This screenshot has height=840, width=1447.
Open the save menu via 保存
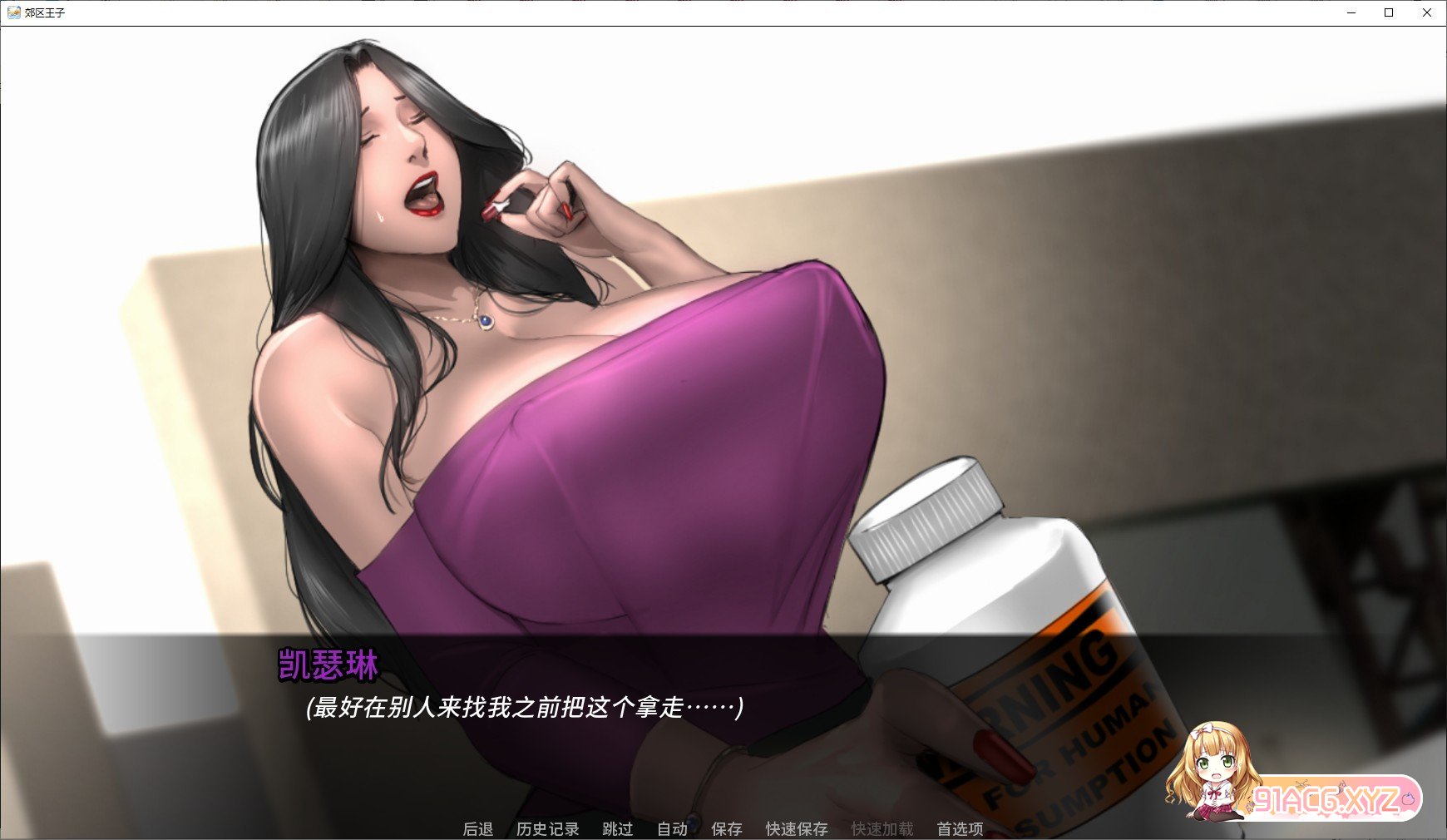(727, 828)
